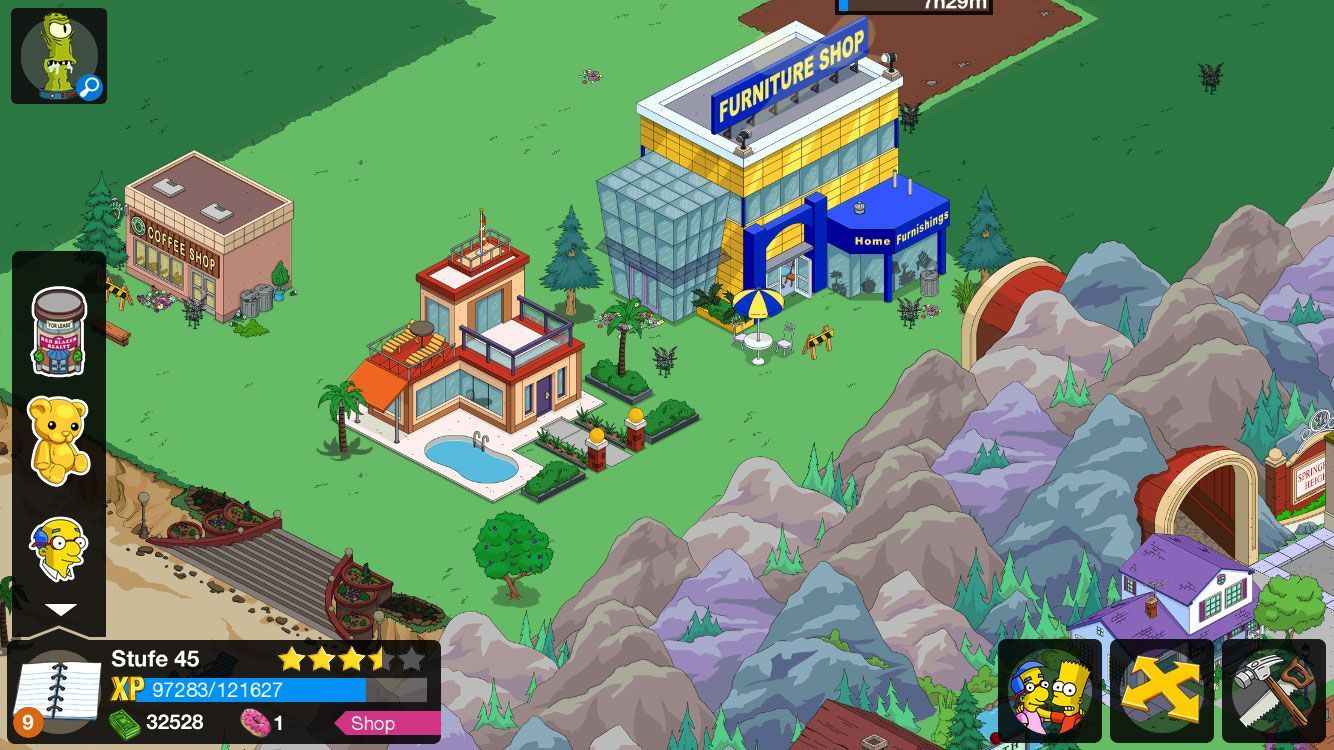
Task: Tap the magnifying glass on the avatar portrait
Action: coord(90,88)
